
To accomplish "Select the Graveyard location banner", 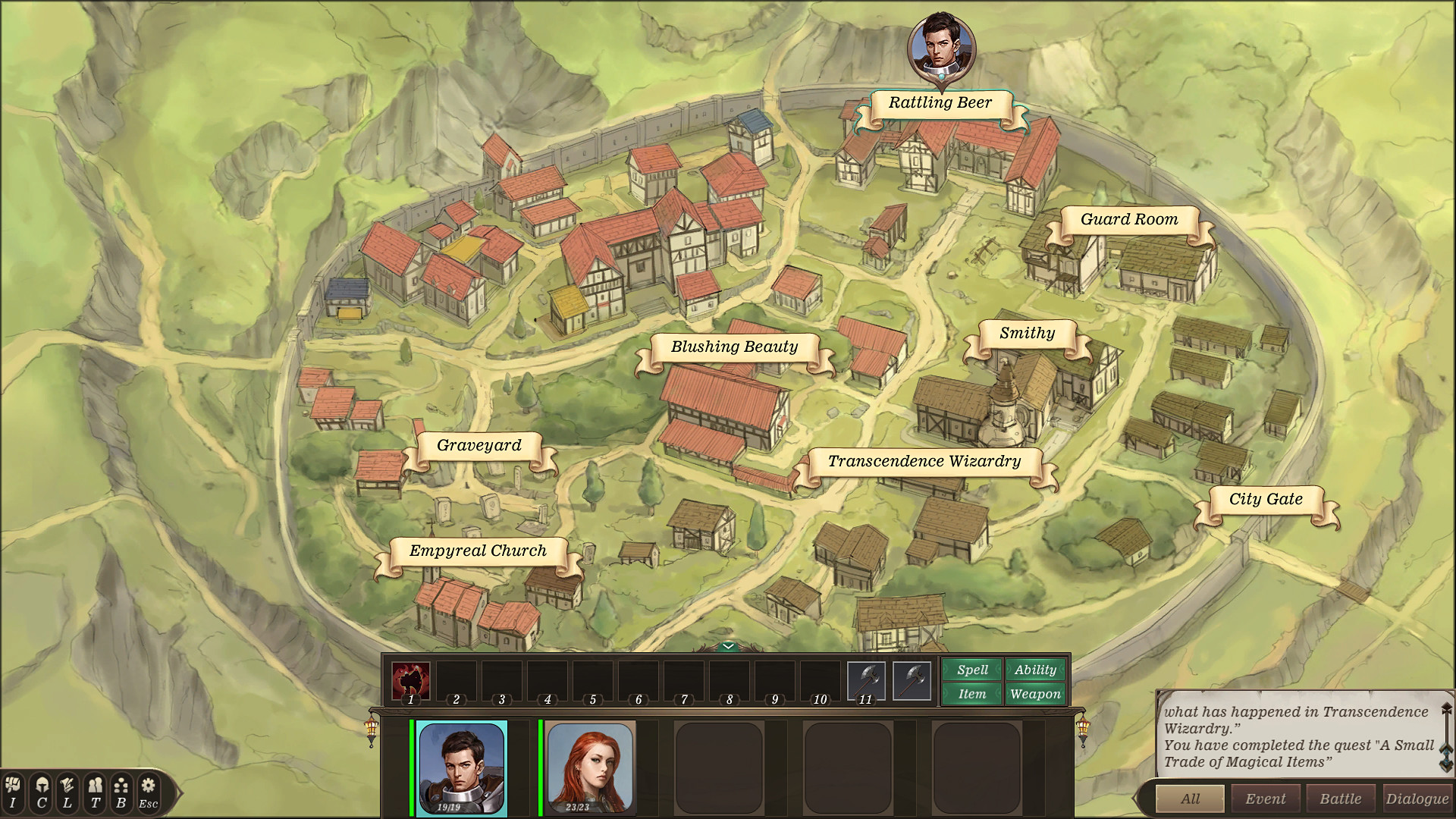I will (x=479, y=446).
